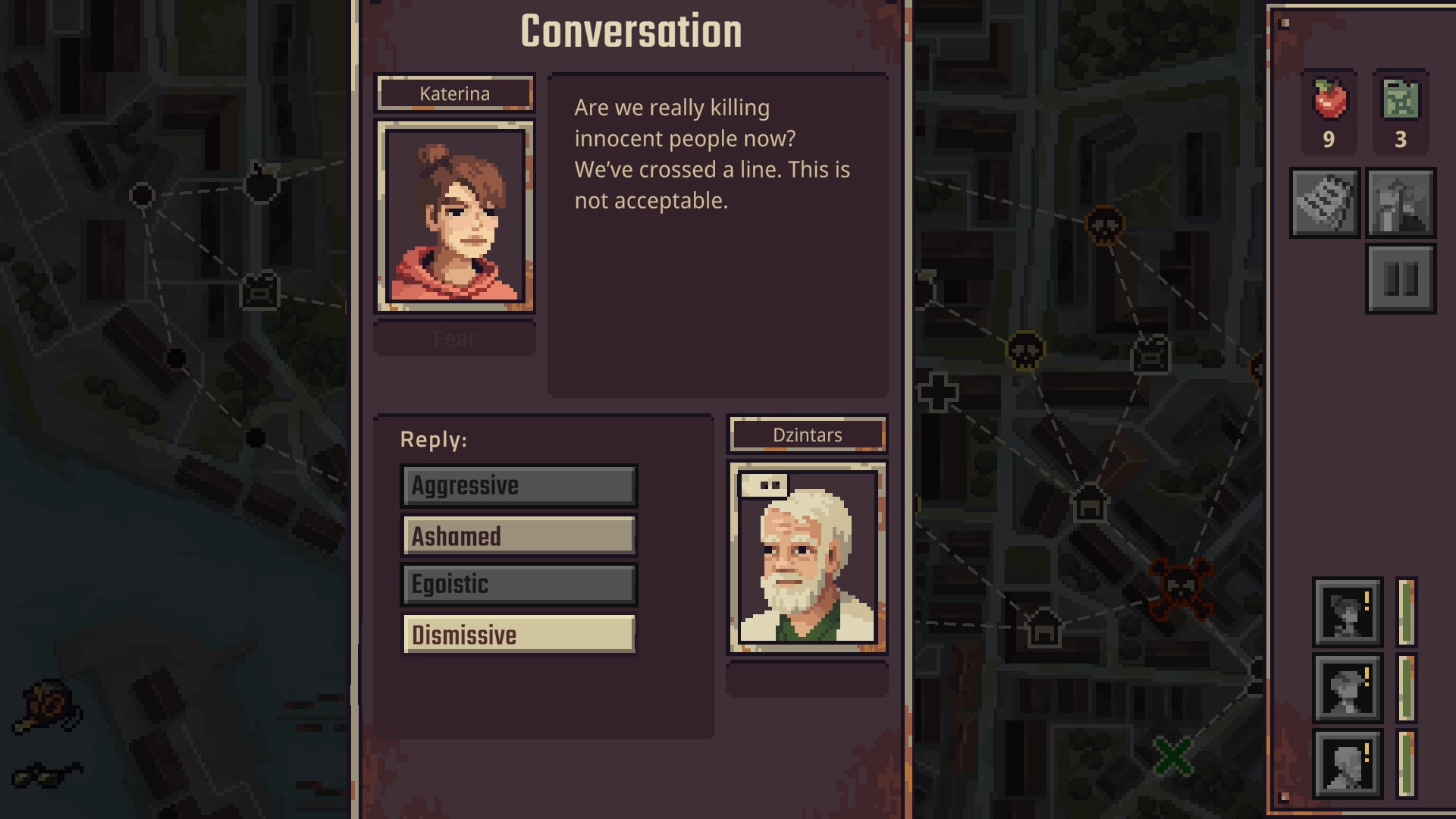Pick the Egoistic reply option

click(518, 585)
